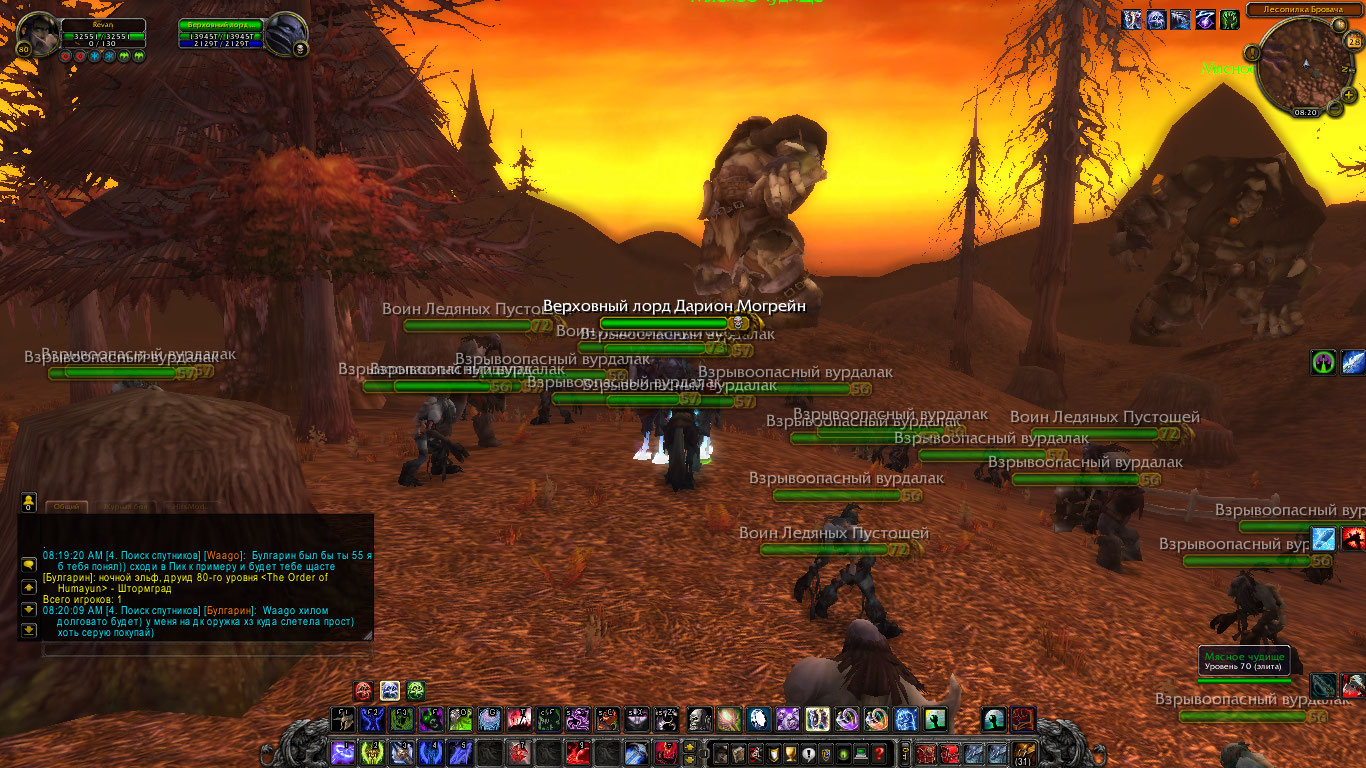Open the keyring key button
The image size is (1366, 768).
click(x=906, y=753)
